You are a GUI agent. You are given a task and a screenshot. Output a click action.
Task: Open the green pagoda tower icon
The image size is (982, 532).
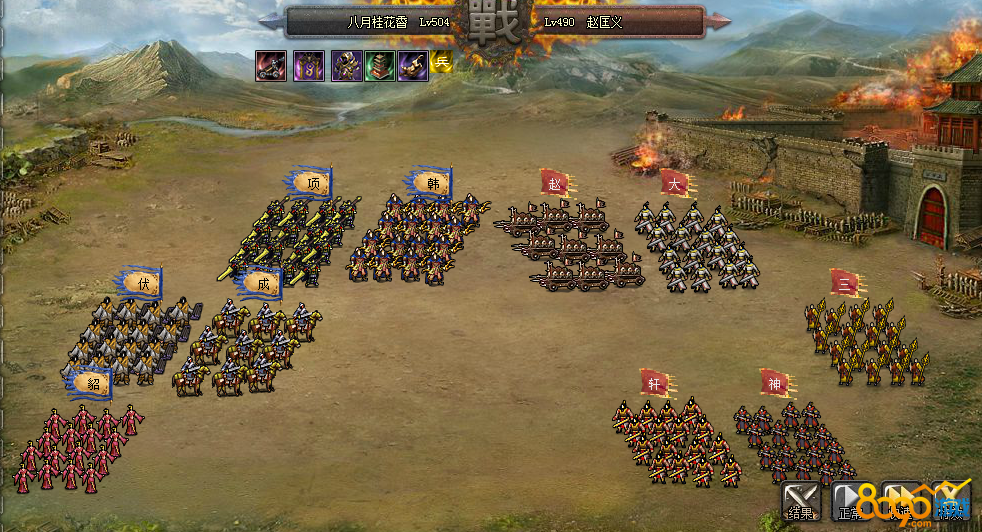379,66
